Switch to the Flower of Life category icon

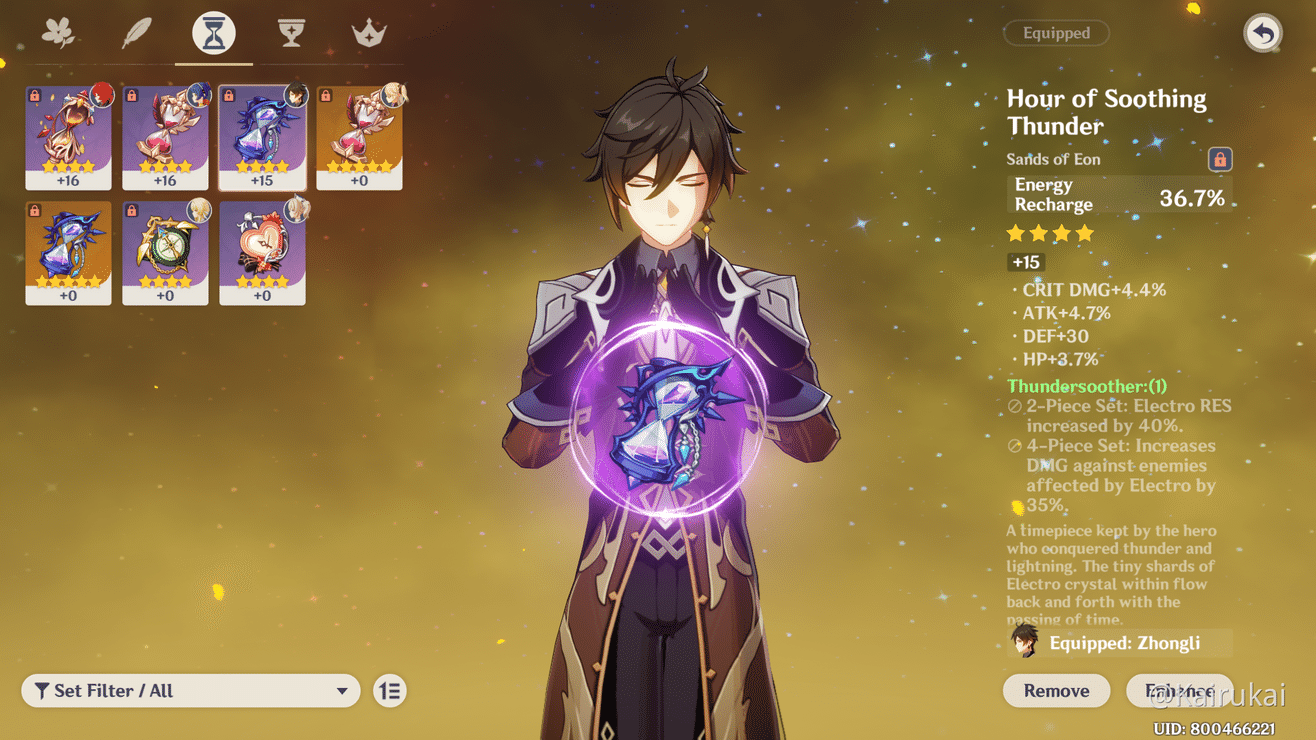(59, 31)
